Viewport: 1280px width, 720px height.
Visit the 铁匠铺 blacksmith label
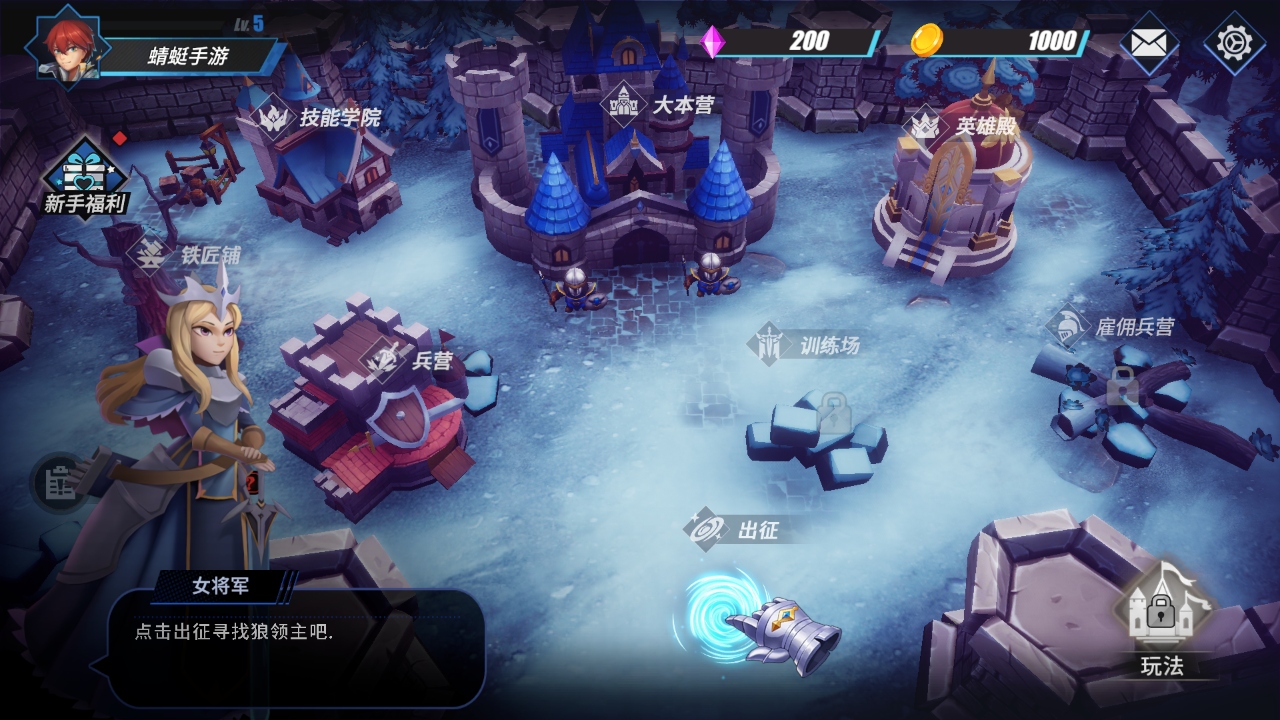click(x=190, y=255)
